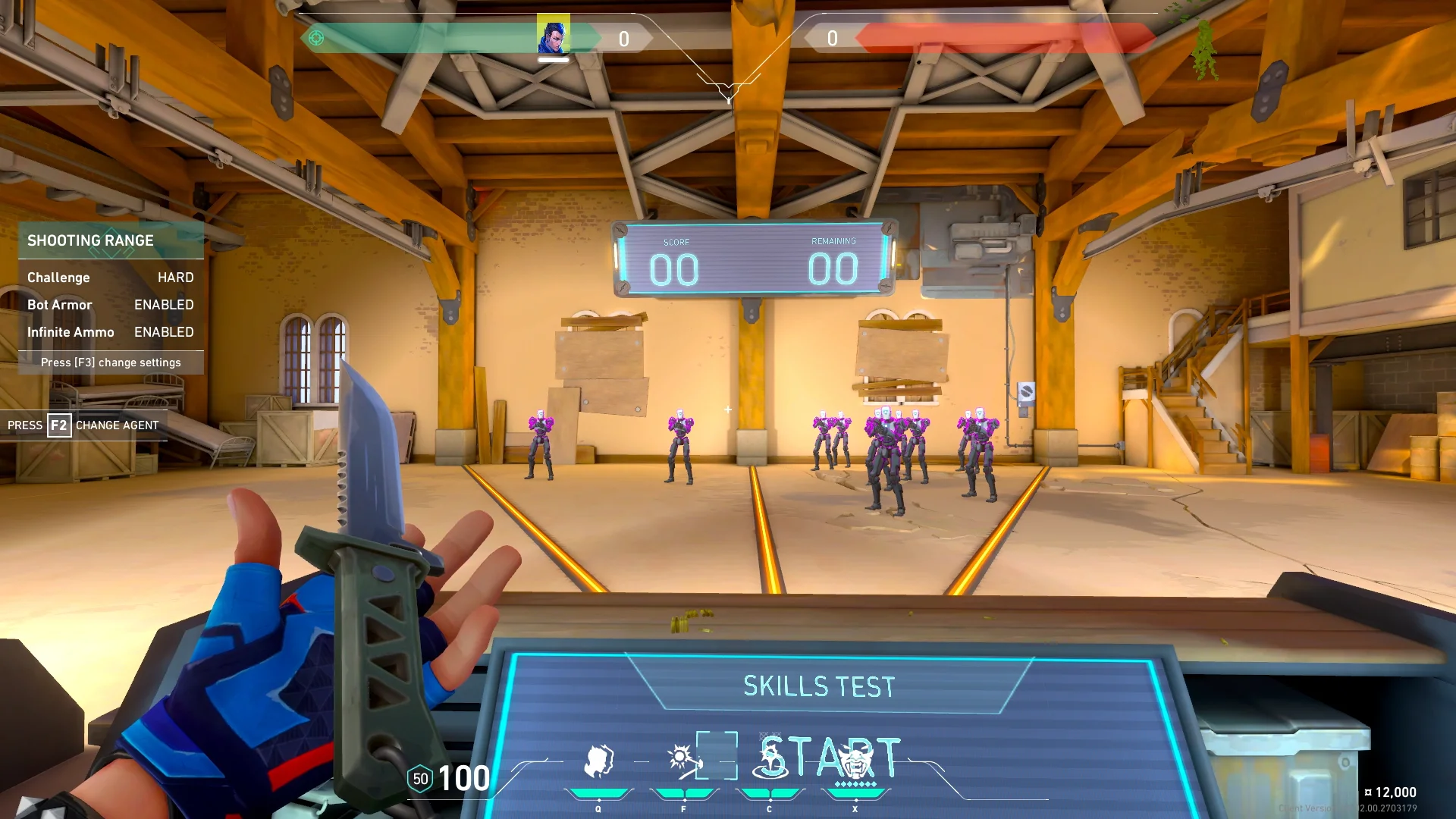Click the Challenge HARD setting row

point(111,278)
